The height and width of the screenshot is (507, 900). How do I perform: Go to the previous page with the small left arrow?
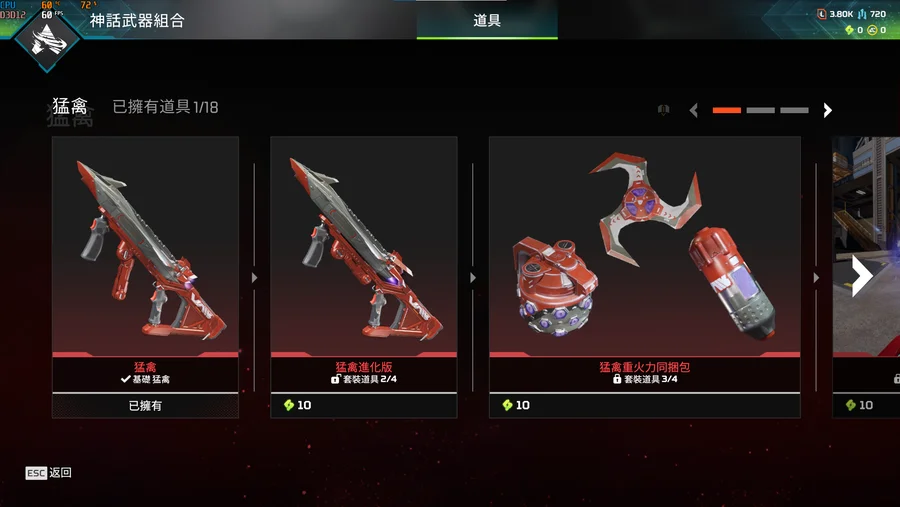pyautogui.click(x=694, y=110)
